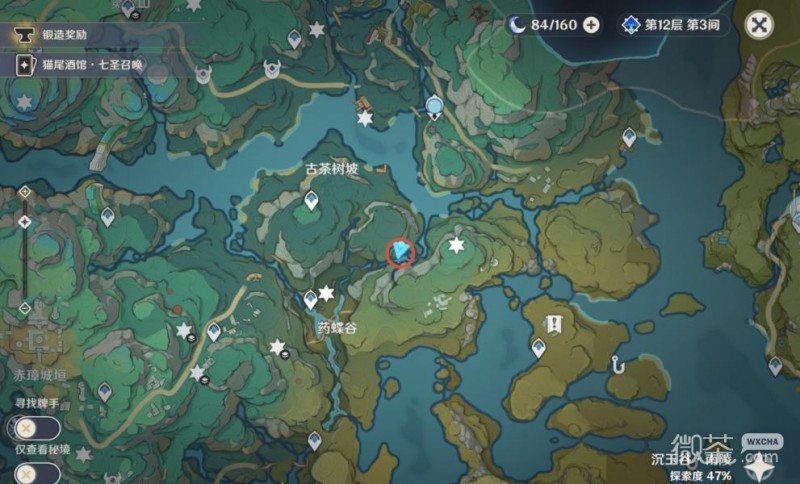Select the fishing hook map marker

[618, 366]
